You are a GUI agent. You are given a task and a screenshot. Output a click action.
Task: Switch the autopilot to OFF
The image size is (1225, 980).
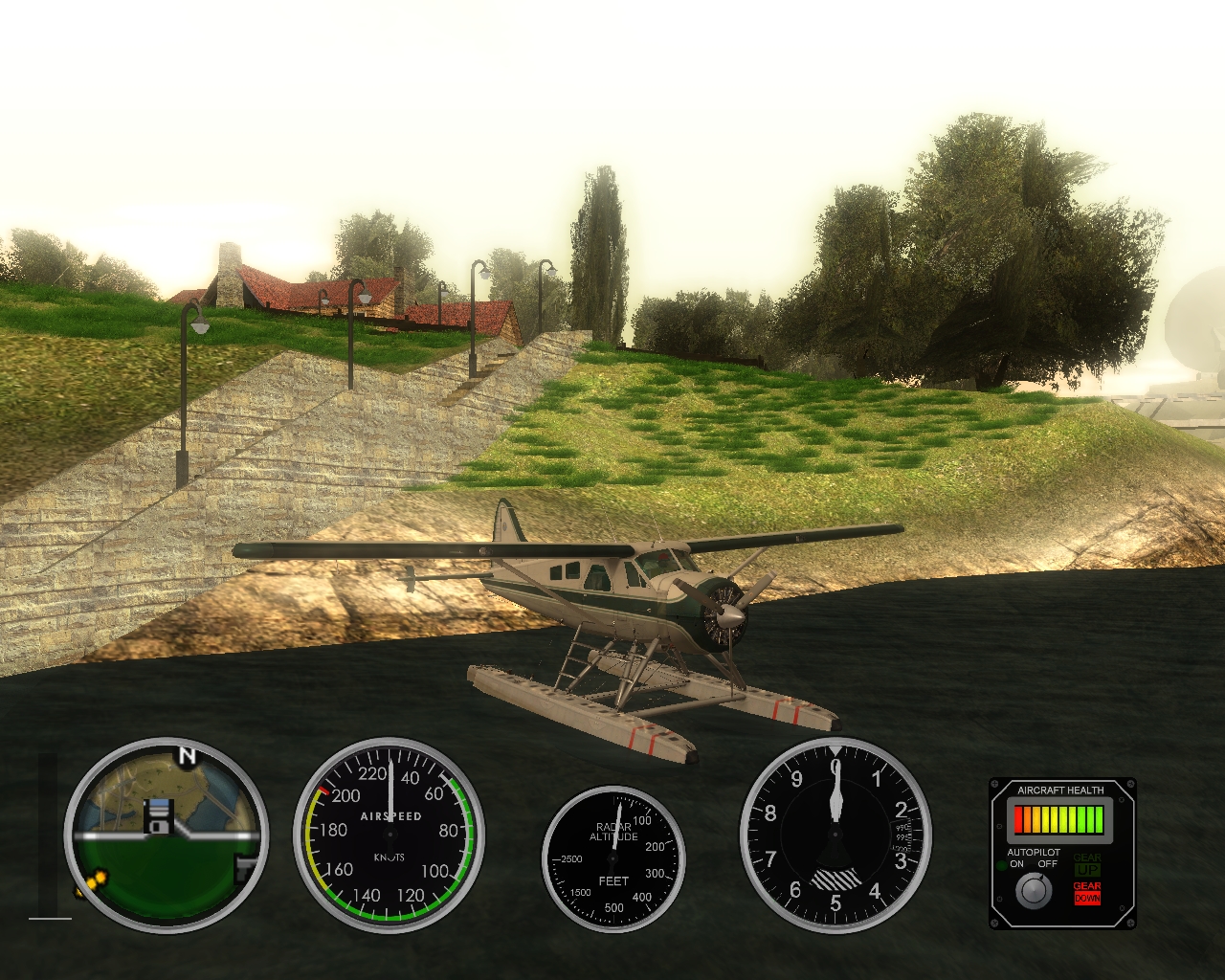click(1048, 864)
